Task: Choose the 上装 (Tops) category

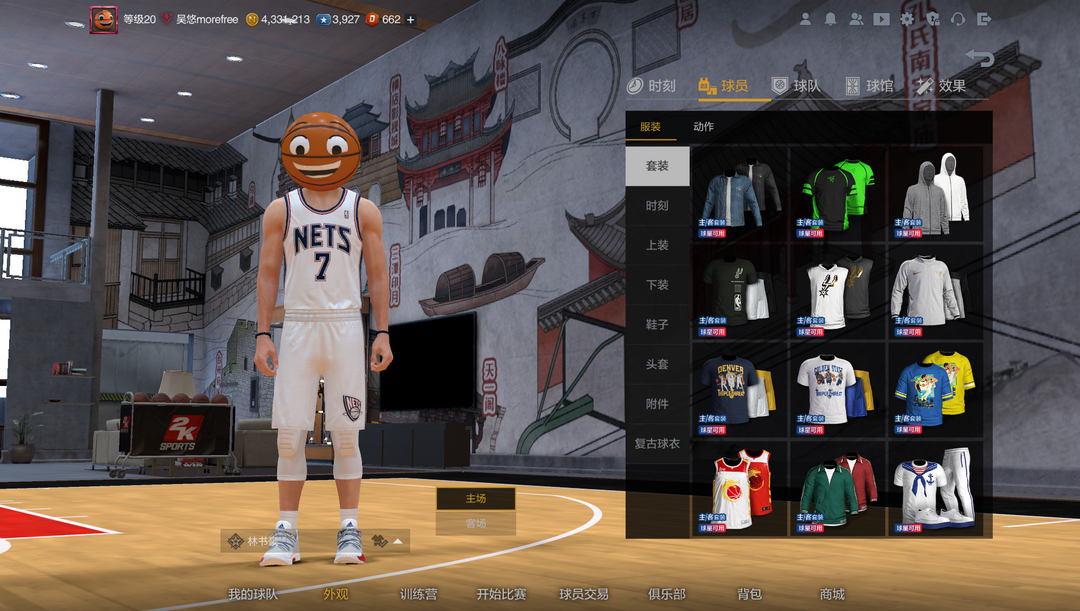Action: click(657, 245)
